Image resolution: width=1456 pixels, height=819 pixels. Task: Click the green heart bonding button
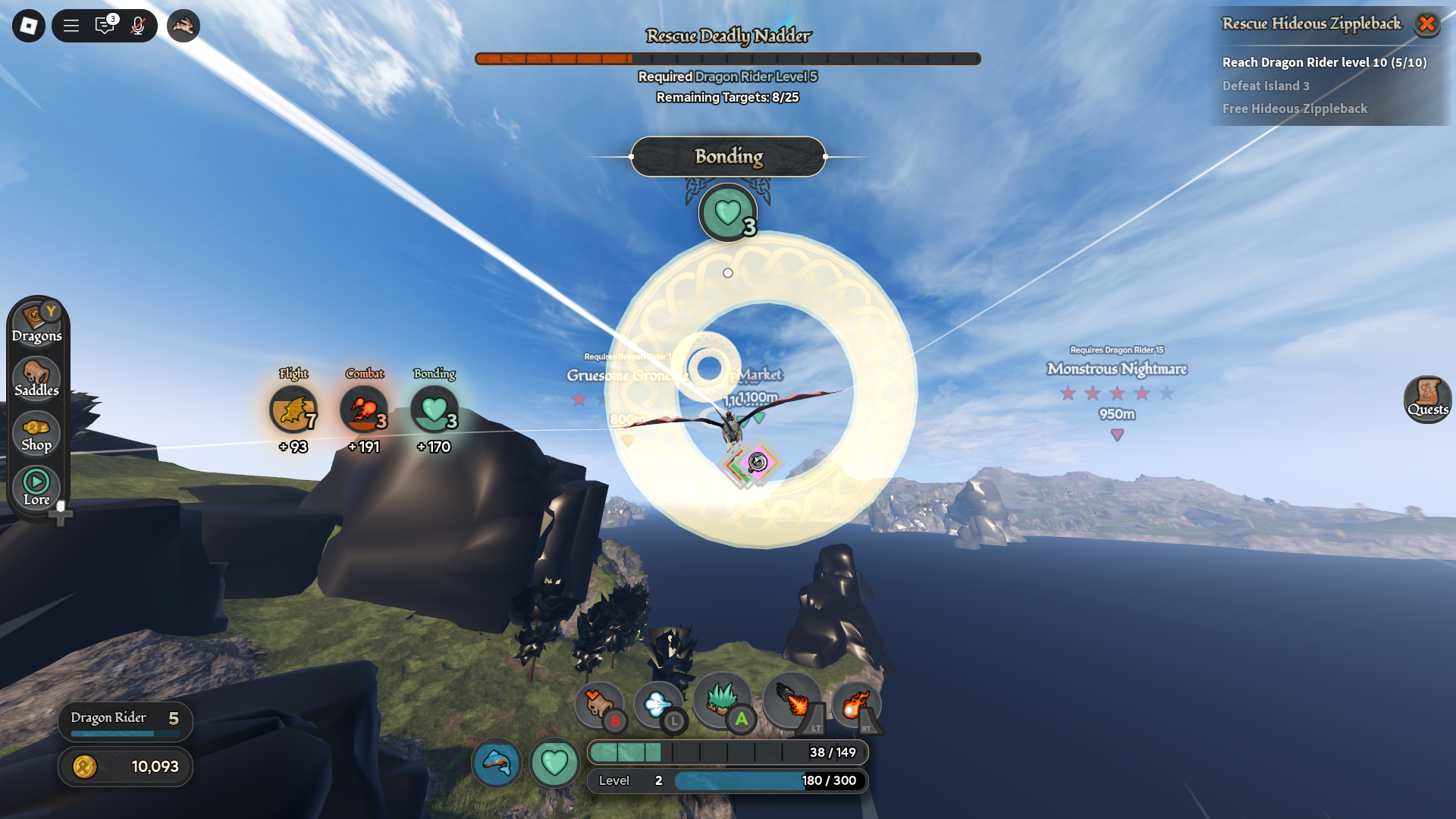point(554,762)
